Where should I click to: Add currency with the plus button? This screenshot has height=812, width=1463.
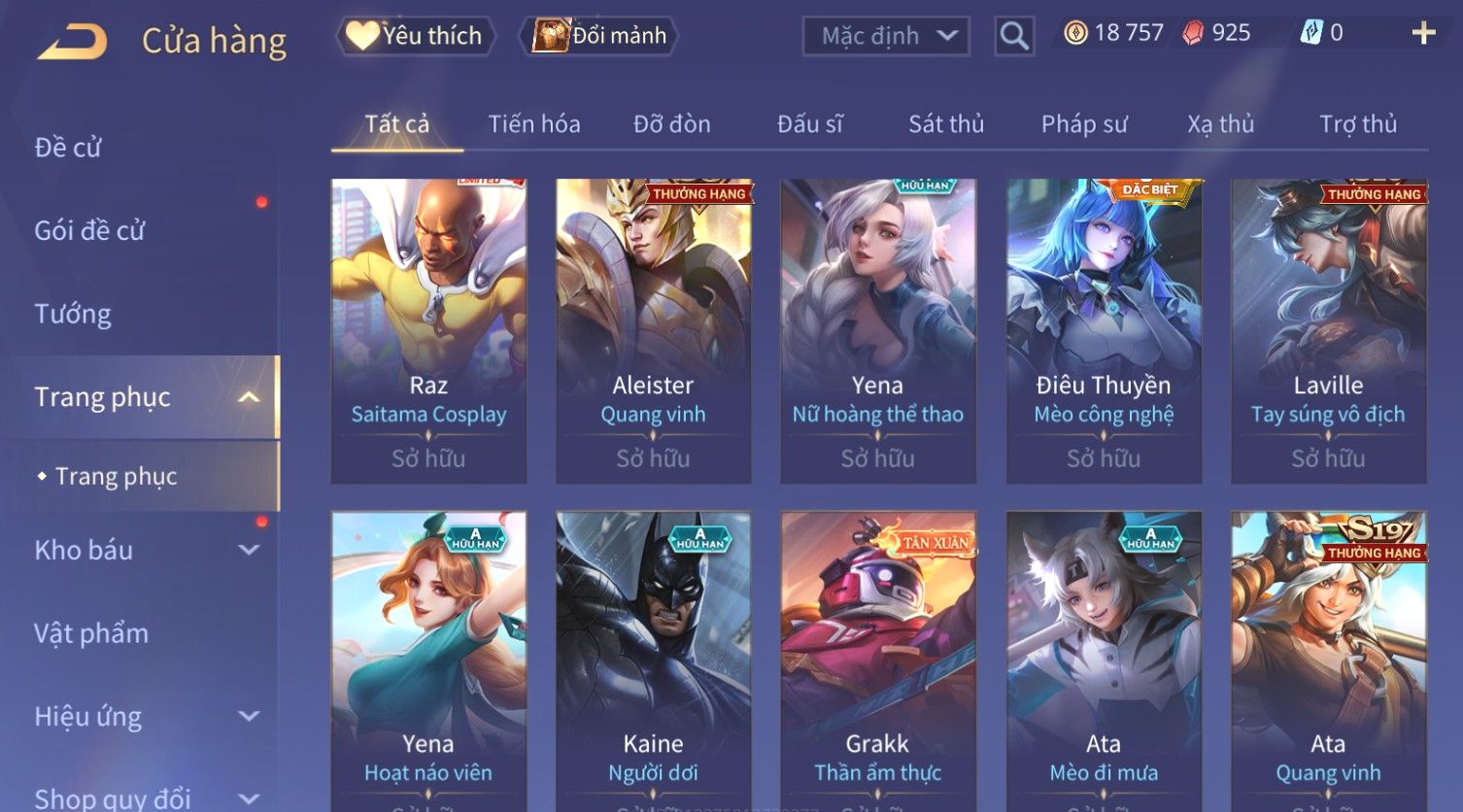click(1423, 33)
